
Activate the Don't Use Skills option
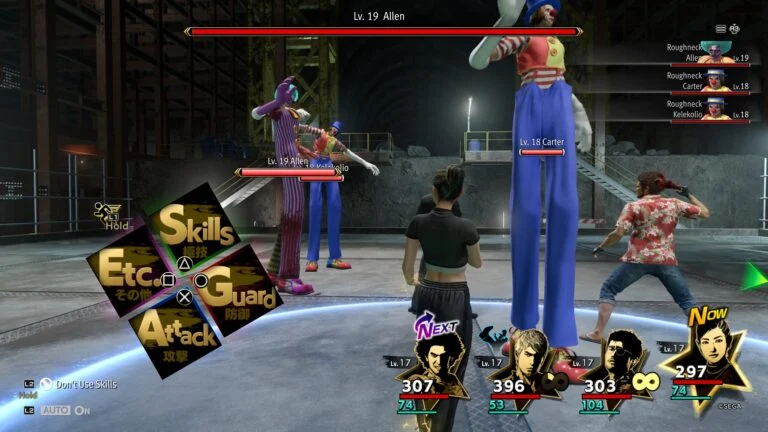[80, 384]
